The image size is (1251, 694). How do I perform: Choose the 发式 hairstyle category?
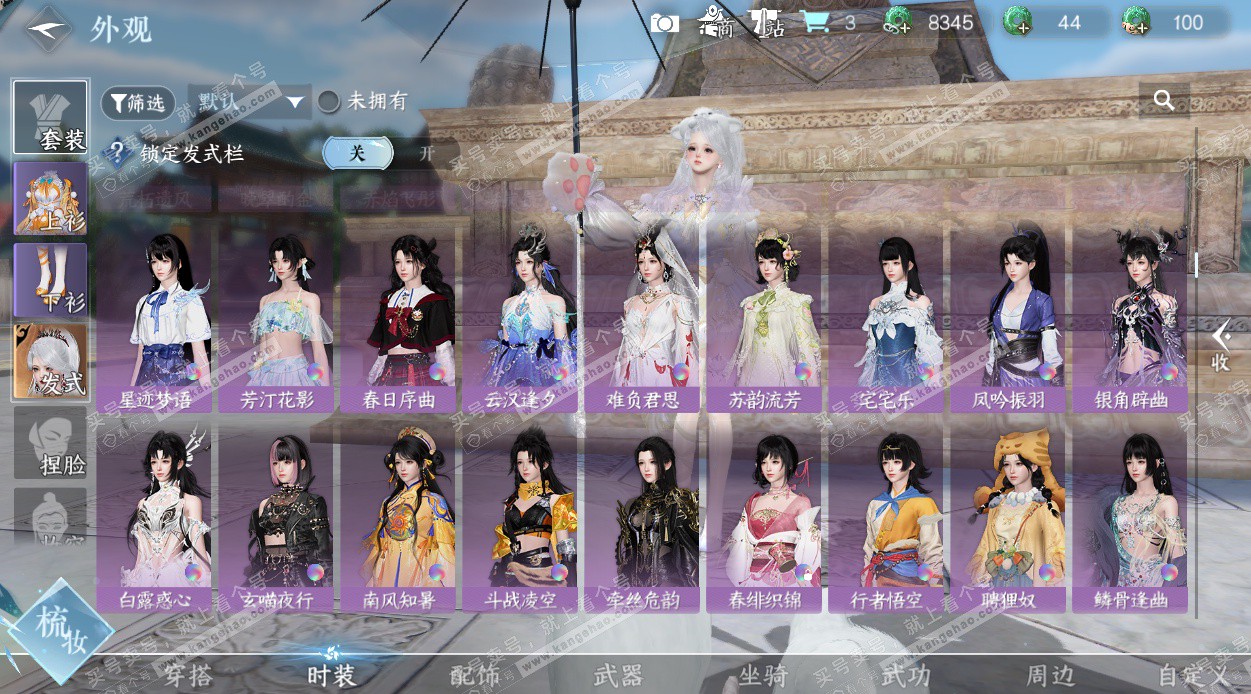[x=51, y=361]
